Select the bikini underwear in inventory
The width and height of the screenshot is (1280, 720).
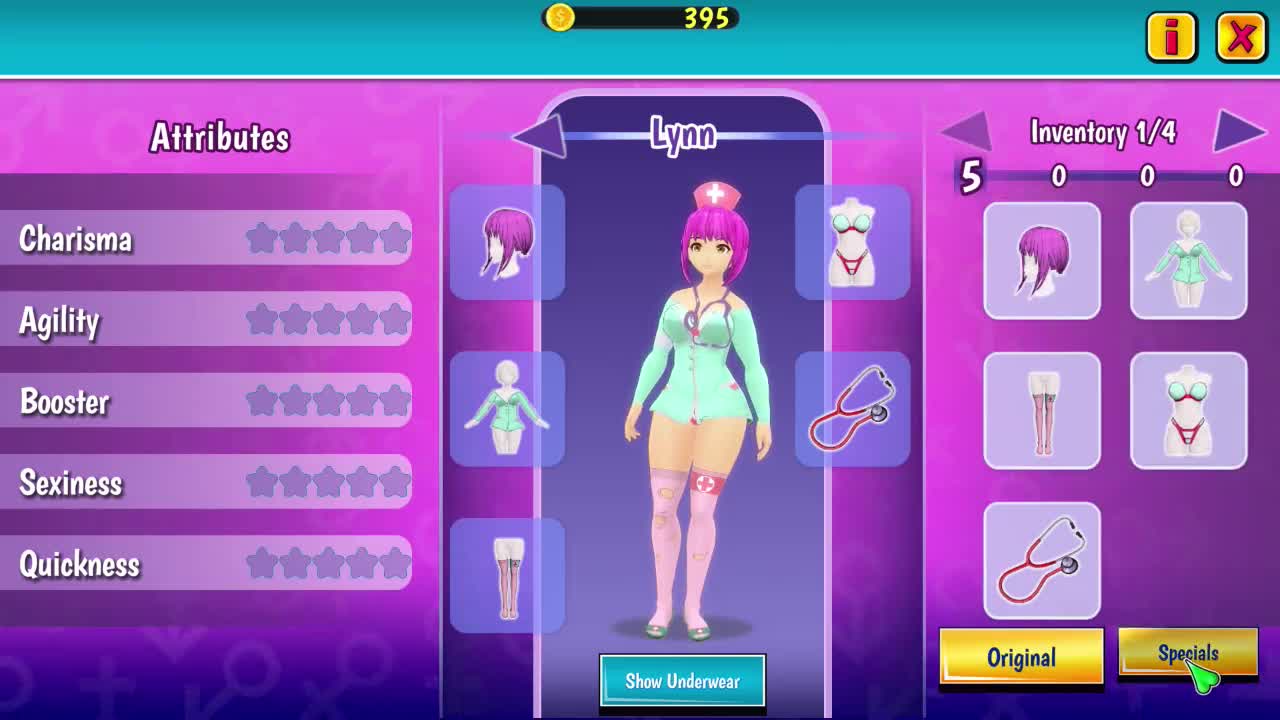point(1188,411)
